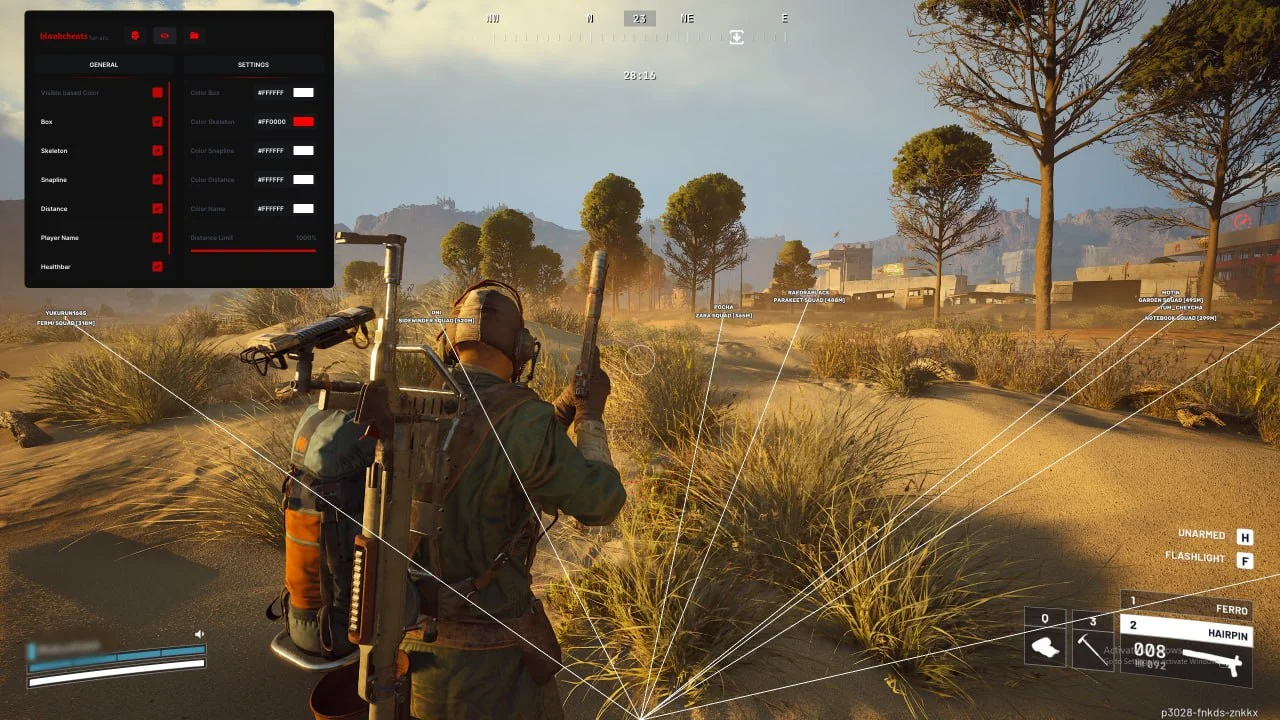
Task: Pick the Color Distance white swatch
Action: pyautogui.click(x=303, y=180)
